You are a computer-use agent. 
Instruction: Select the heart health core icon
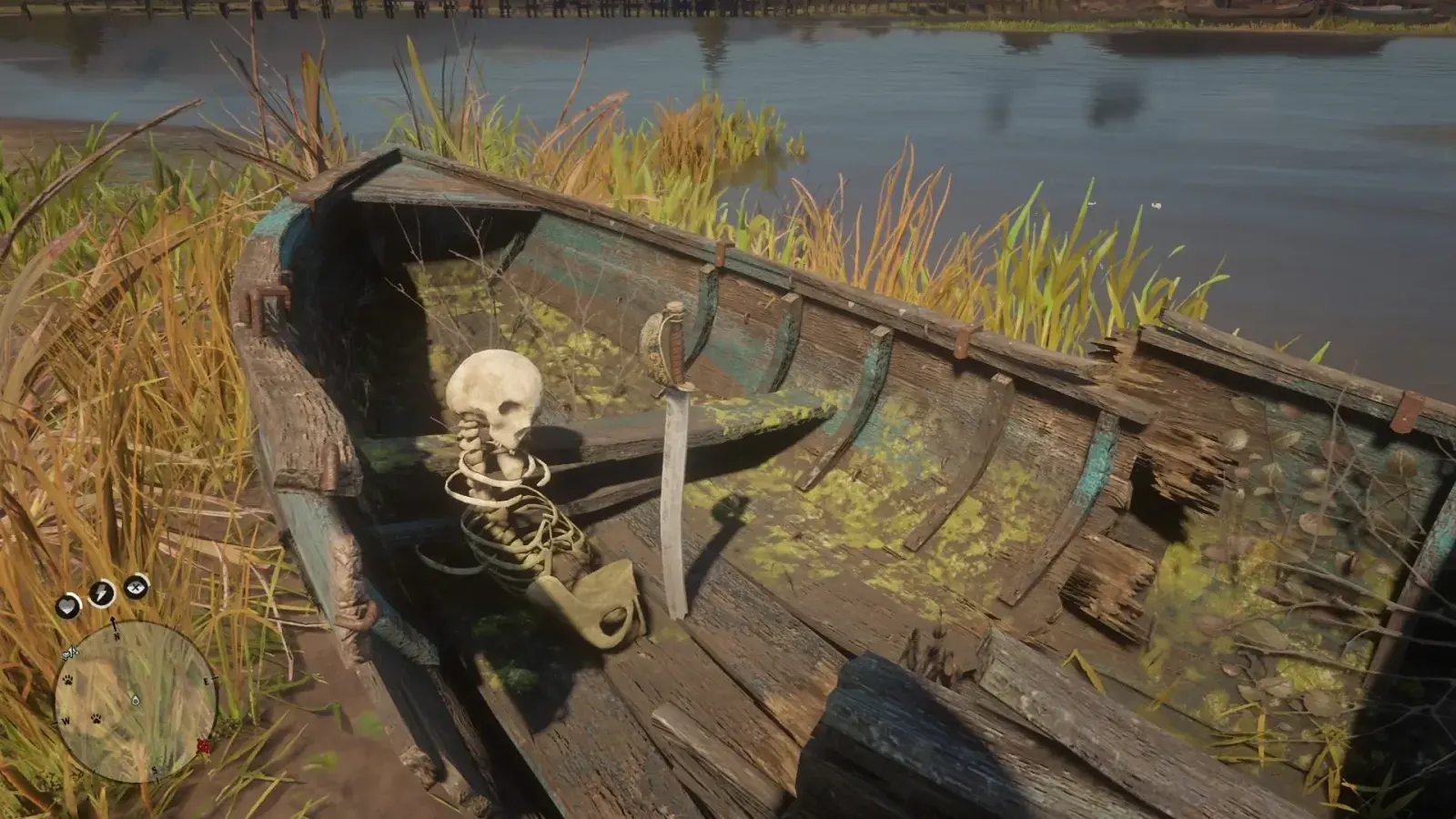[68, 604]
